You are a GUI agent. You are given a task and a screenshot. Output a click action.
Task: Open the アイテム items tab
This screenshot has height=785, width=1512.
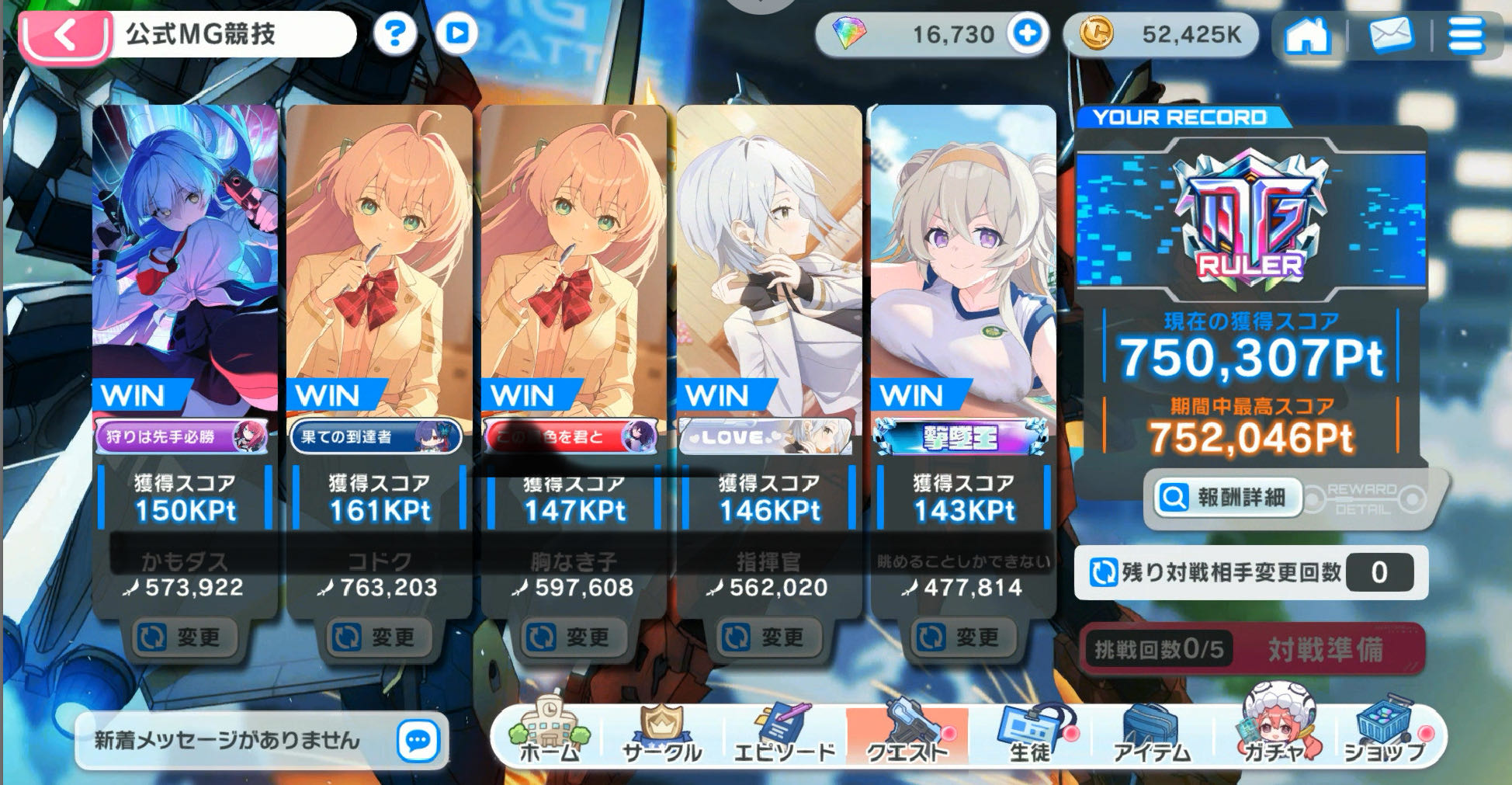(x=1151, y=735)
